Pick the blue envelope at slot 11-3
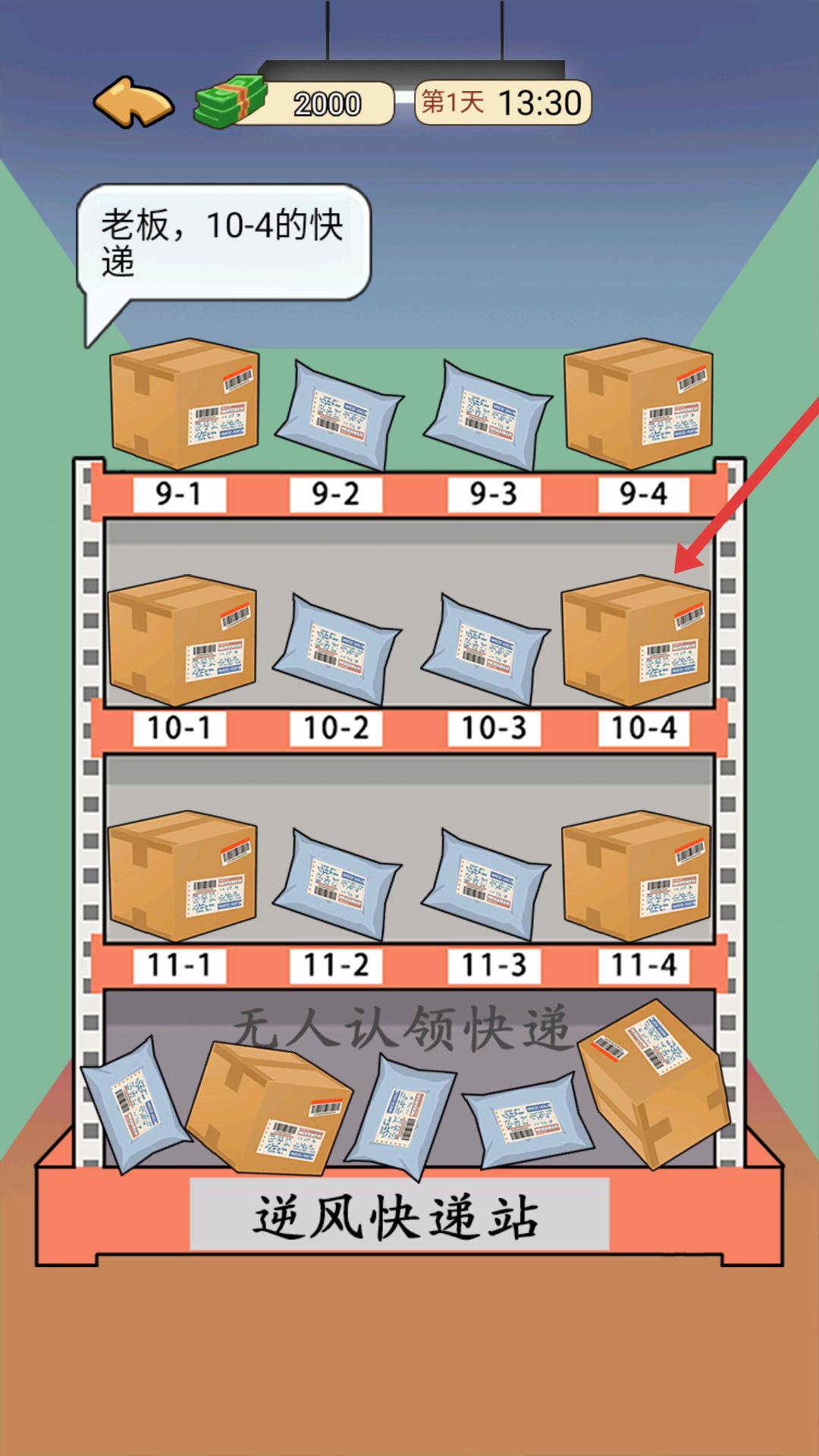 tap(485, 883)
